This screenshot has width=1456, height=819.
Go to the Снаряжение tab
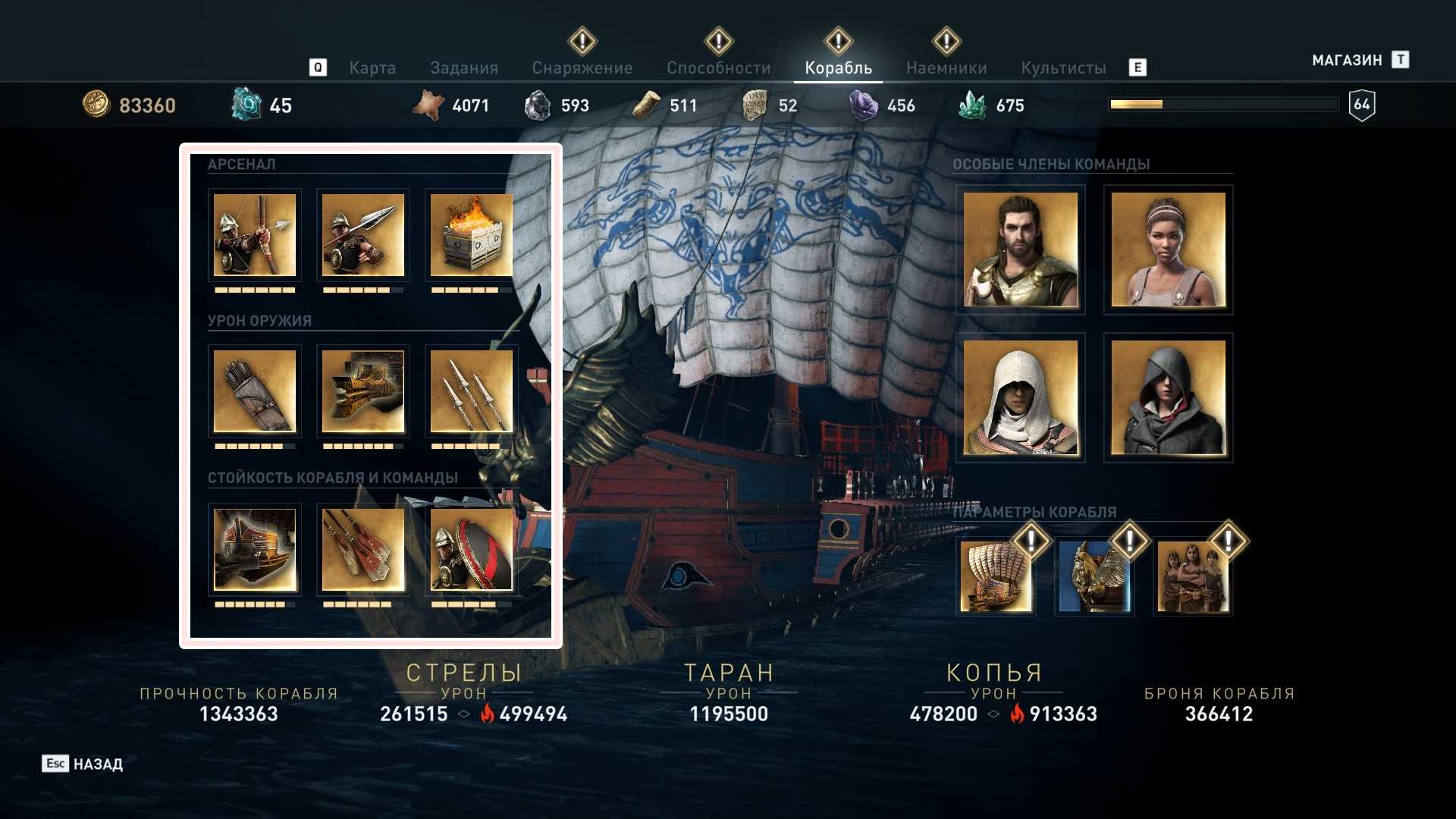[582, 68]
